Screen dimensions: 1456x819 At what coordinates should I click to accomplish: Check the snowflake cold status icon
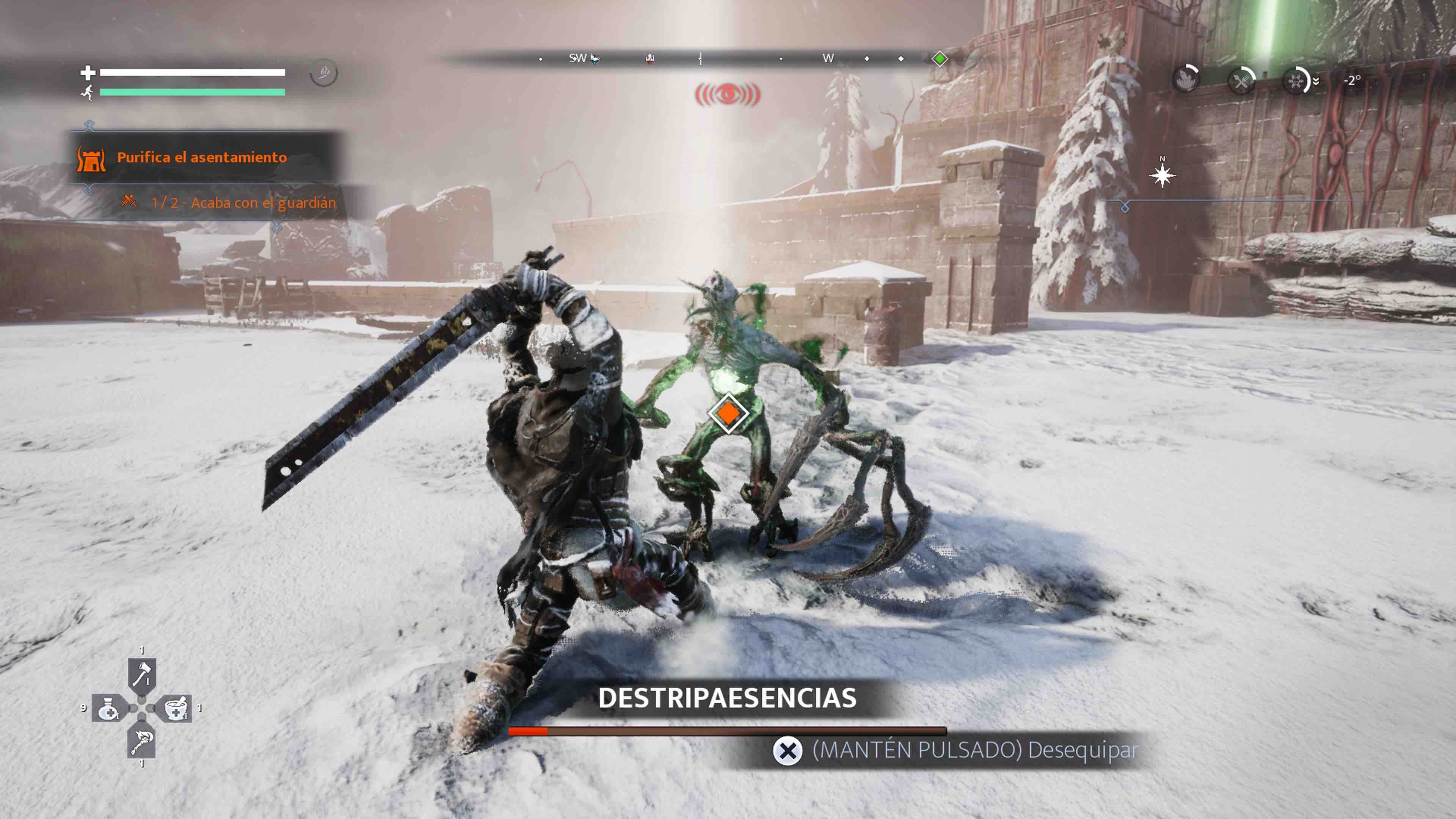pos(1297,82)
